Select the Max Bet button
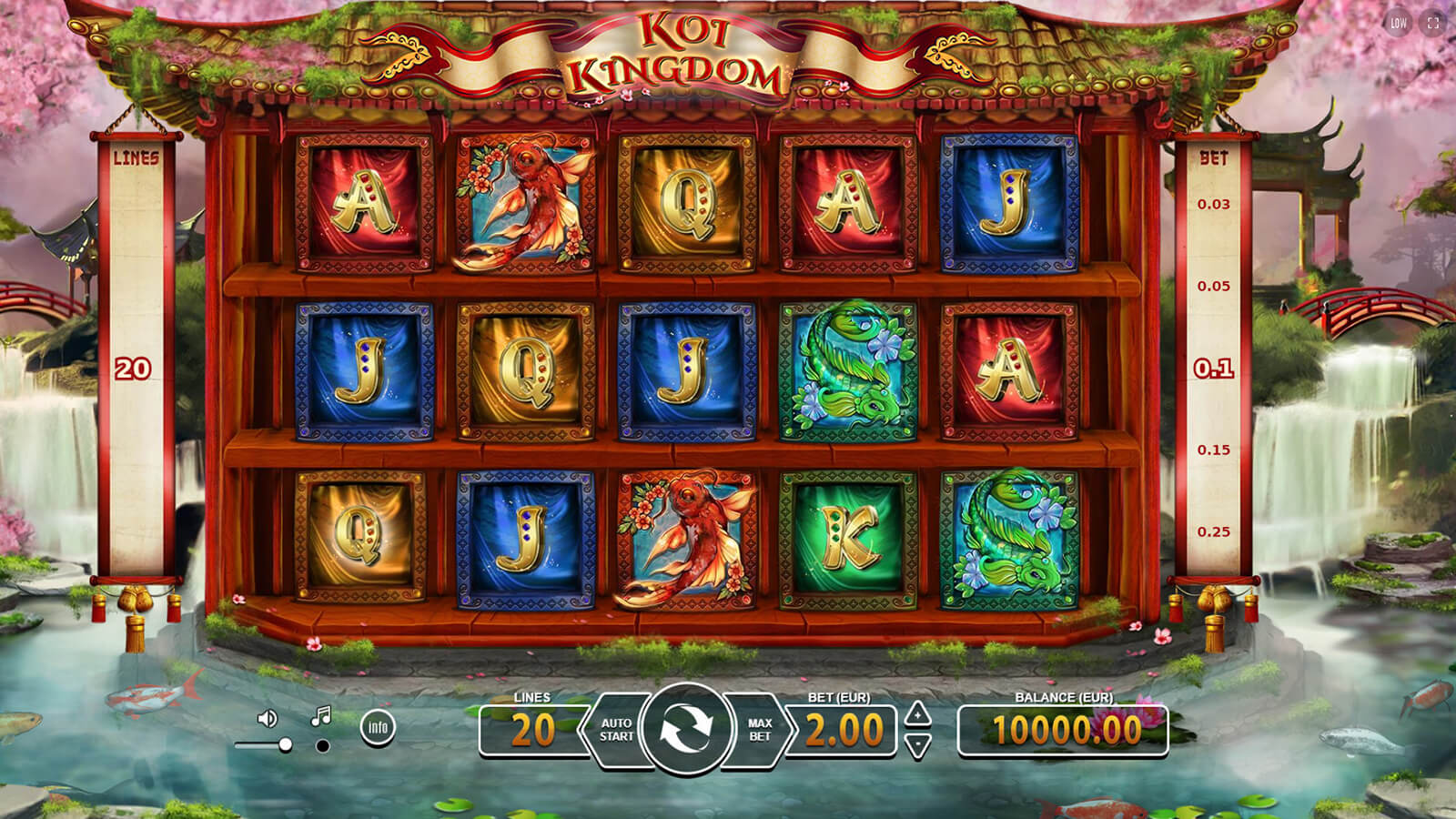The image size is (1456, 819). pos(760,730)
